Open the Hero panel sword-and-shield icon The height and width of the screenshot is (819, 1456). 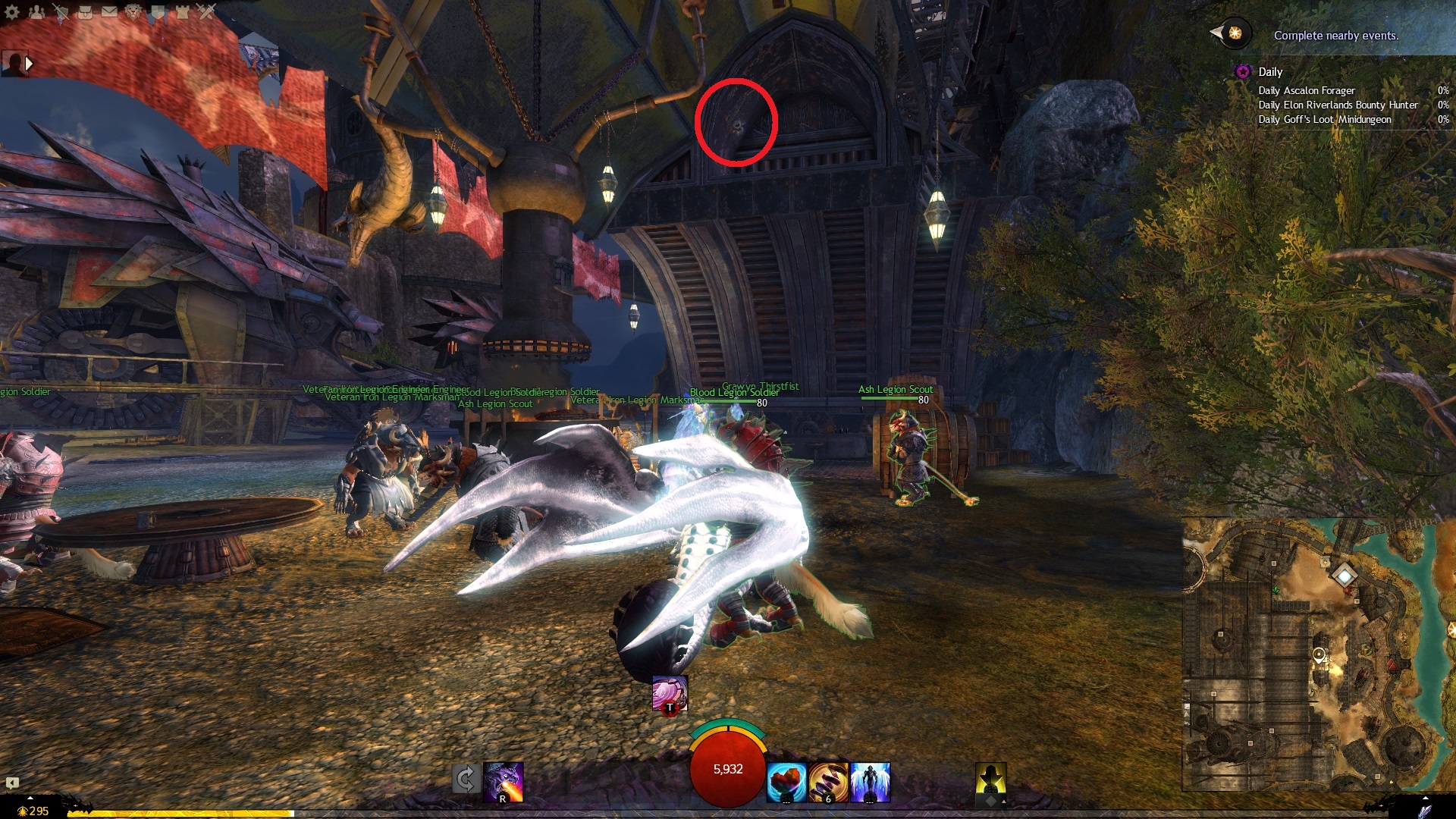(61, 11)
